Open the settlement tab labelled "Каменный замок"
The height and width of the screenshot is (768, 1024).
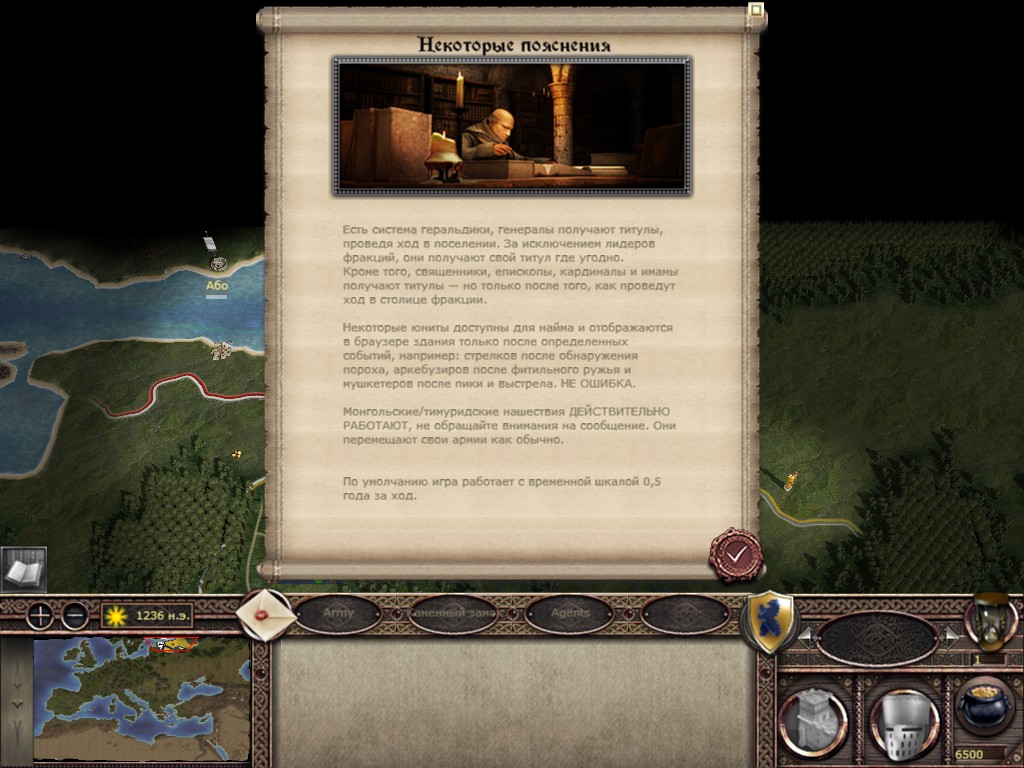(454, 613)
